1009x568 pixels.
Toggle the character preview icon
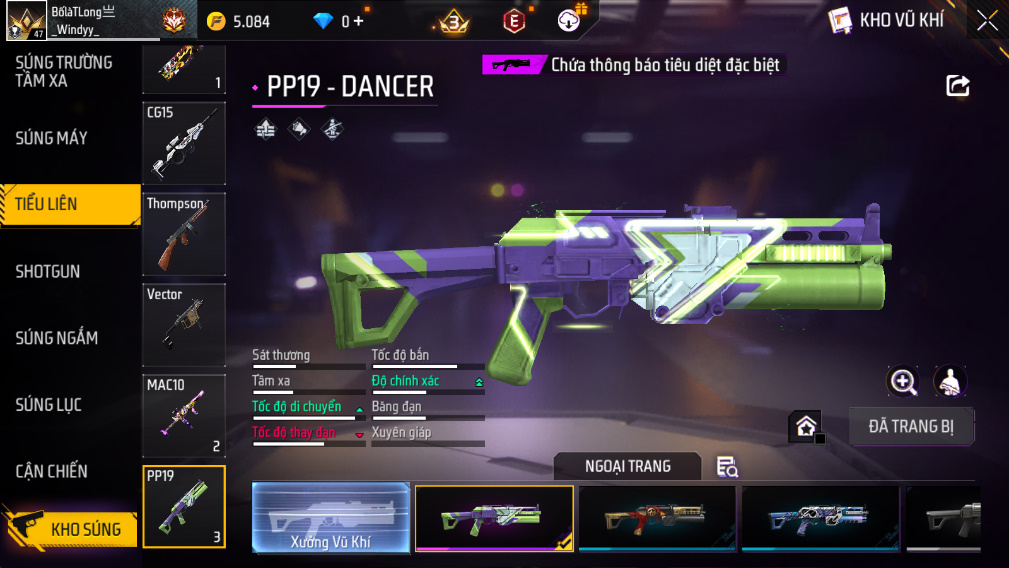click(x=950, y=381)
